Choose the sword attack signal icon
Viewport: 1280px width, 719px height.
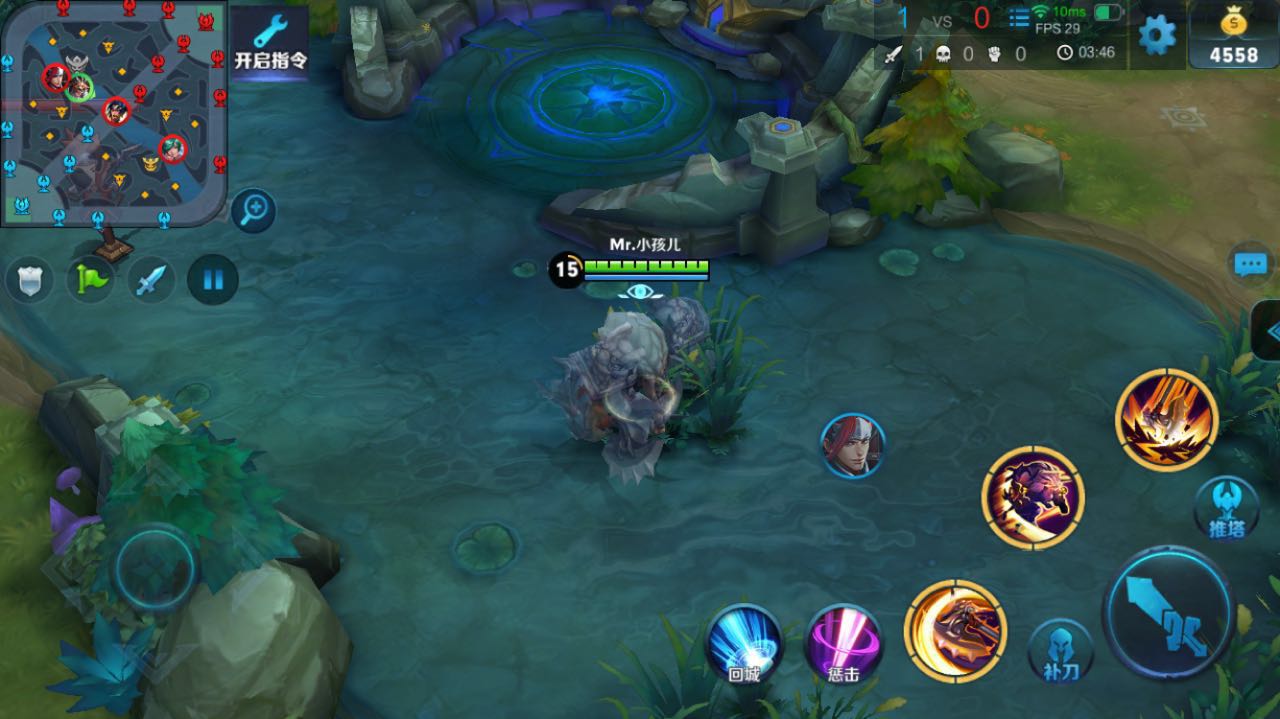click(x=153, y=279)
